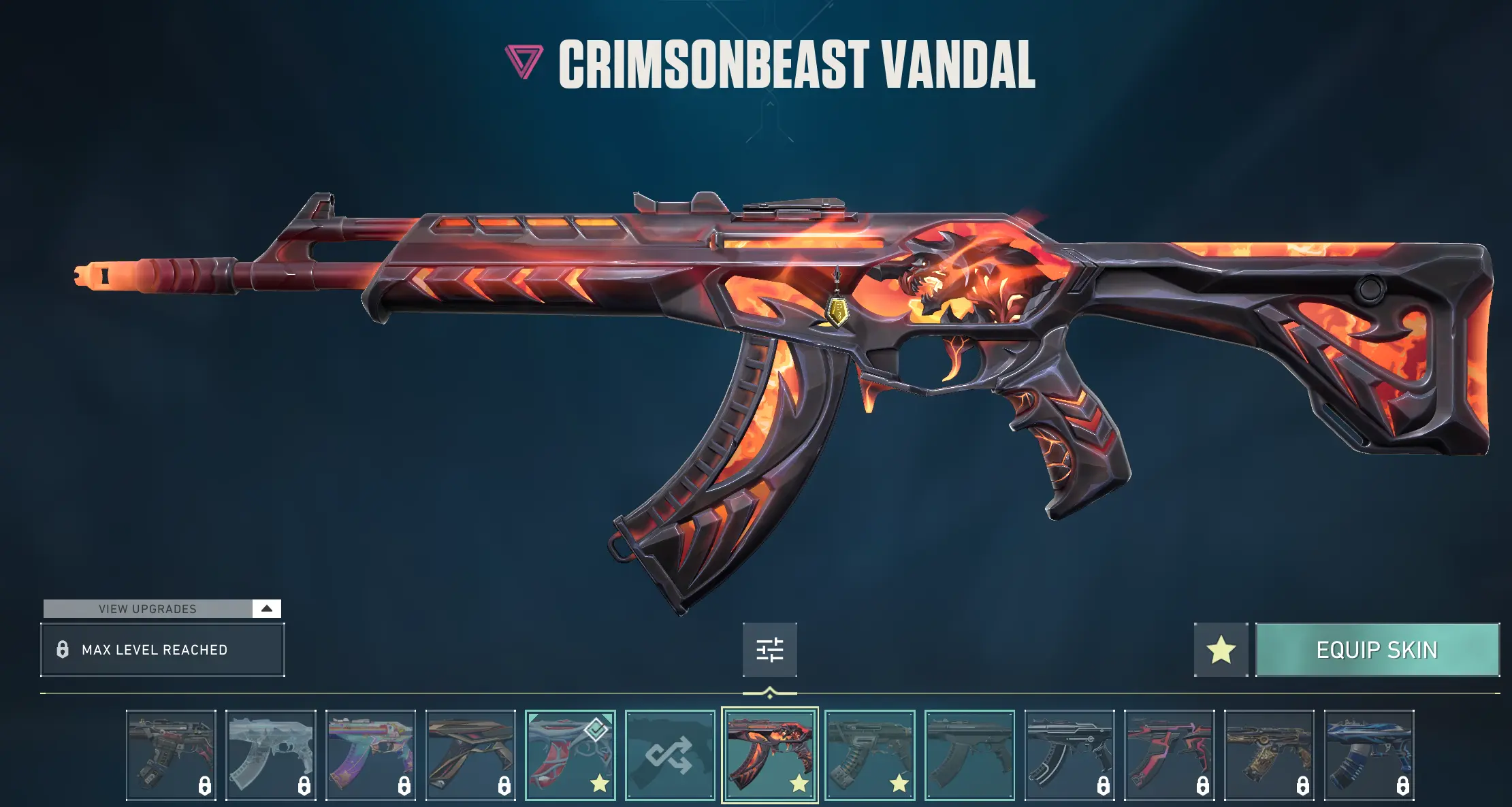Collapse the VIEW UPGRADES panel arrow
Screen dimensions: 1512x807
[267, 608]
